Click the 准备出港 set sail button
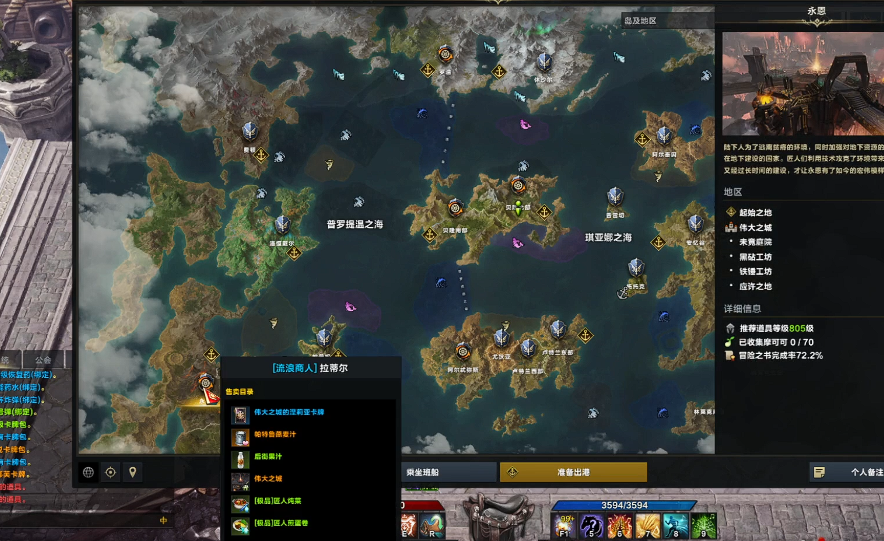 pos(572,472)
